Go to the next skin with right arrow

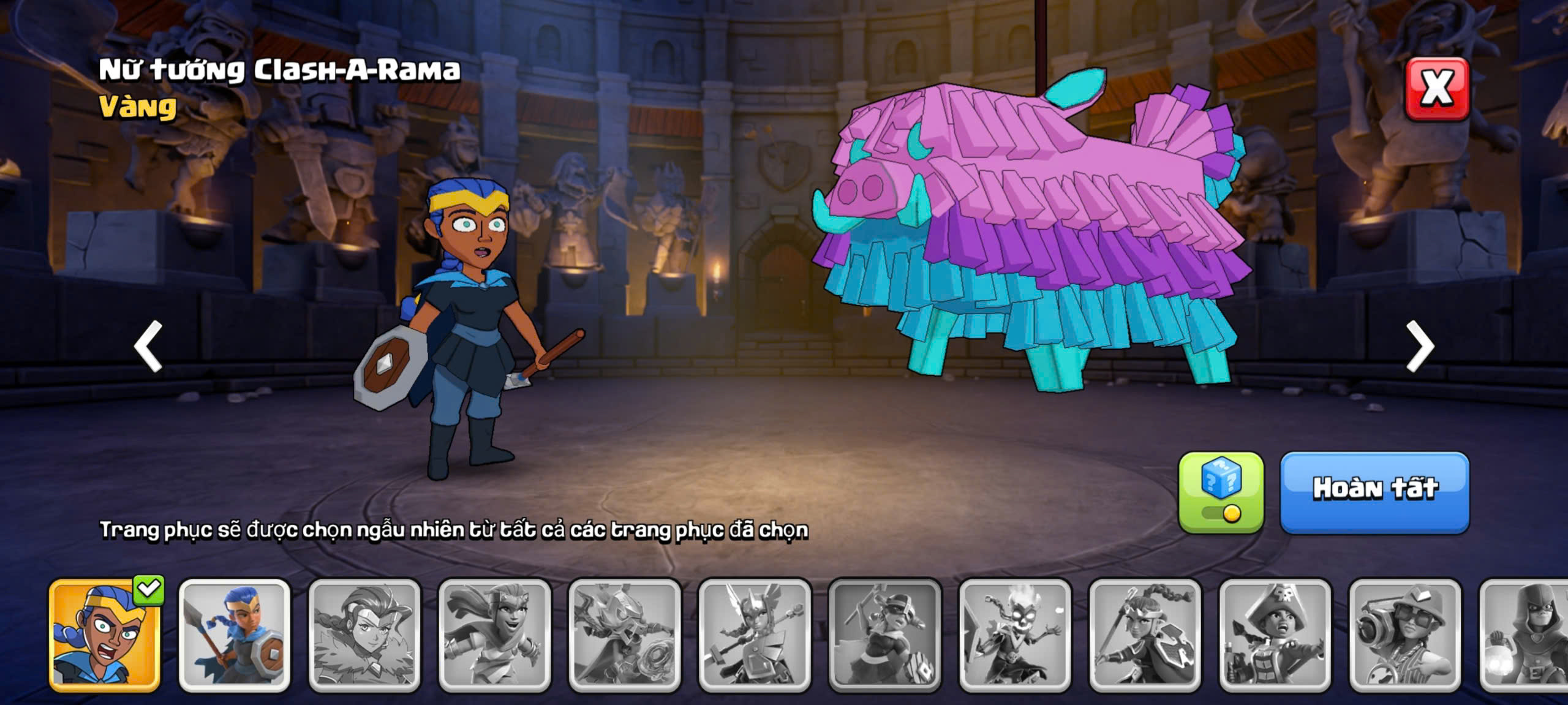point(1420,346)
